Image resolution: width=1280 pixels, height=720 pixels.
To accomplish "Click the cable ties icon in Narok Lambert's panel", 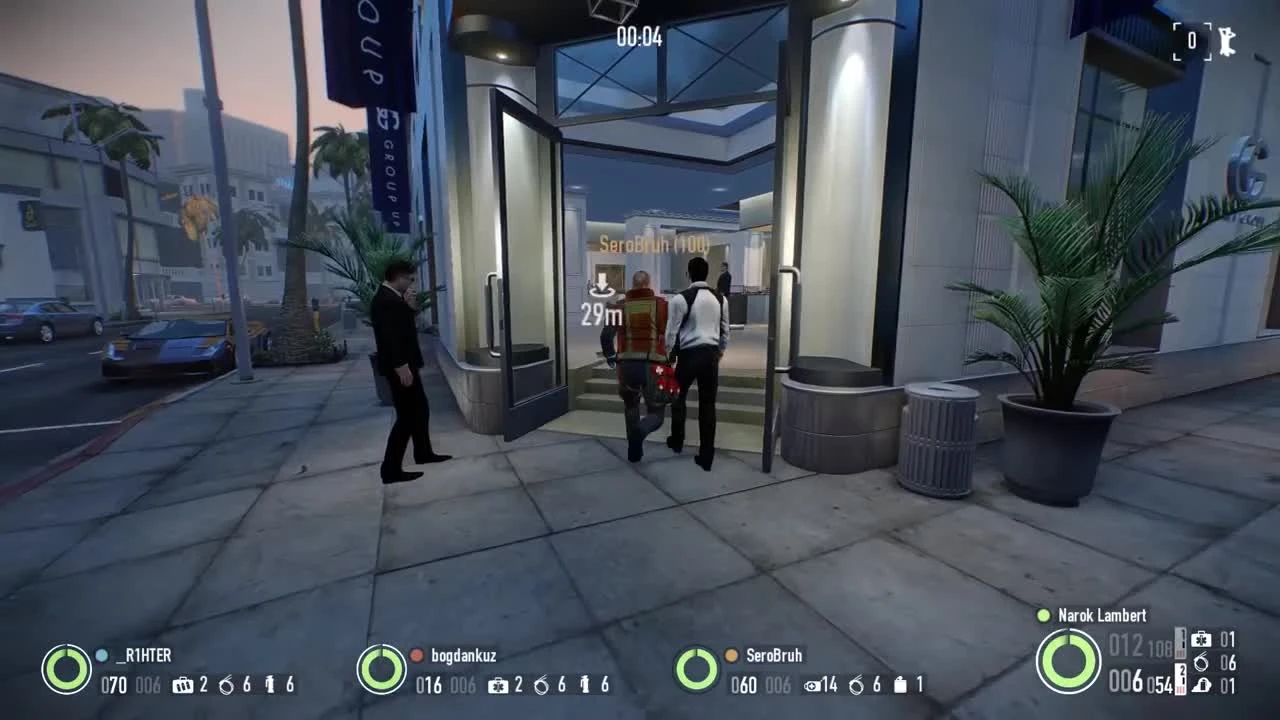I will point(1200,662).
